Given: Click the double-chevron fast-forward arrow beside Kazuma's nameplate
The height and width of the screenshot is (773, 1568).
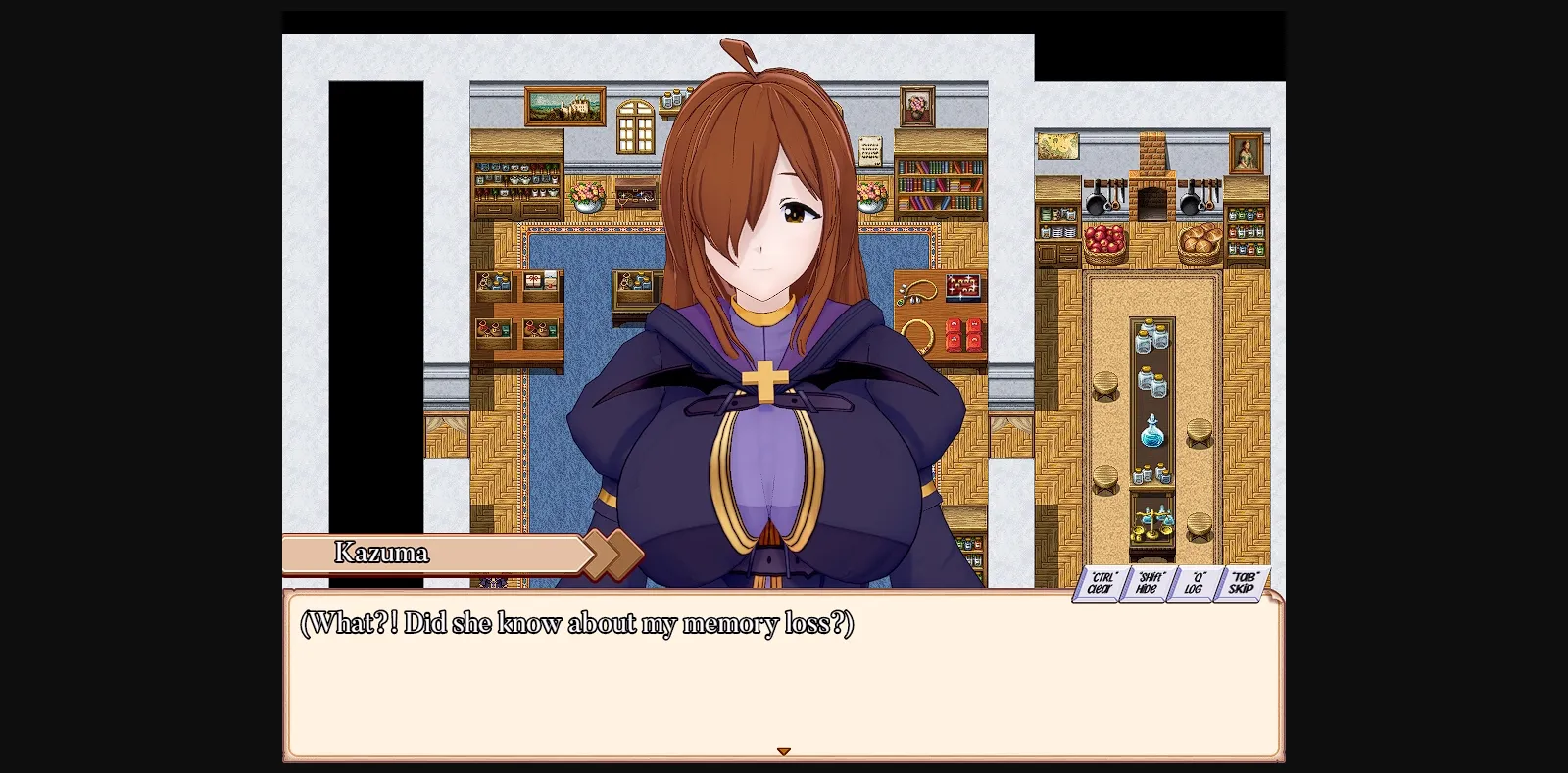Looking at the screenshot, I should tap(608, 554).
